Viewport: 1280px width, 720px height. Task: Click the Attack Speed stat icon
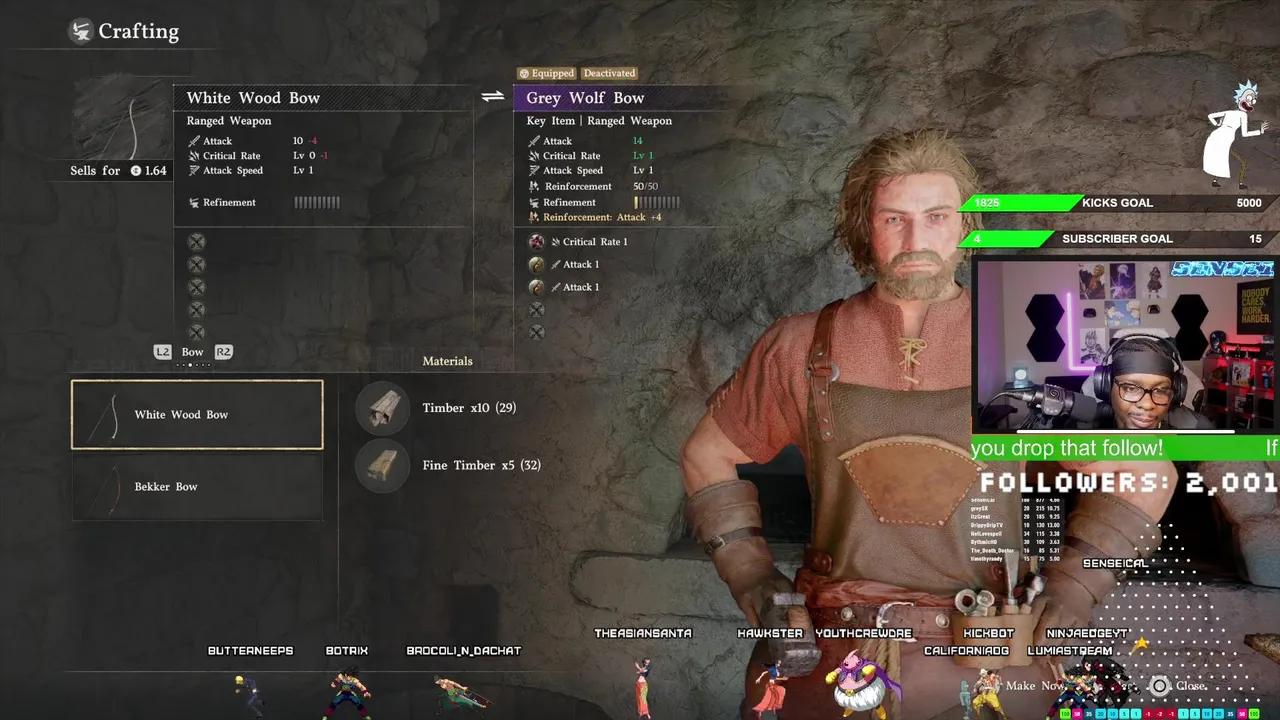[196, 170]
